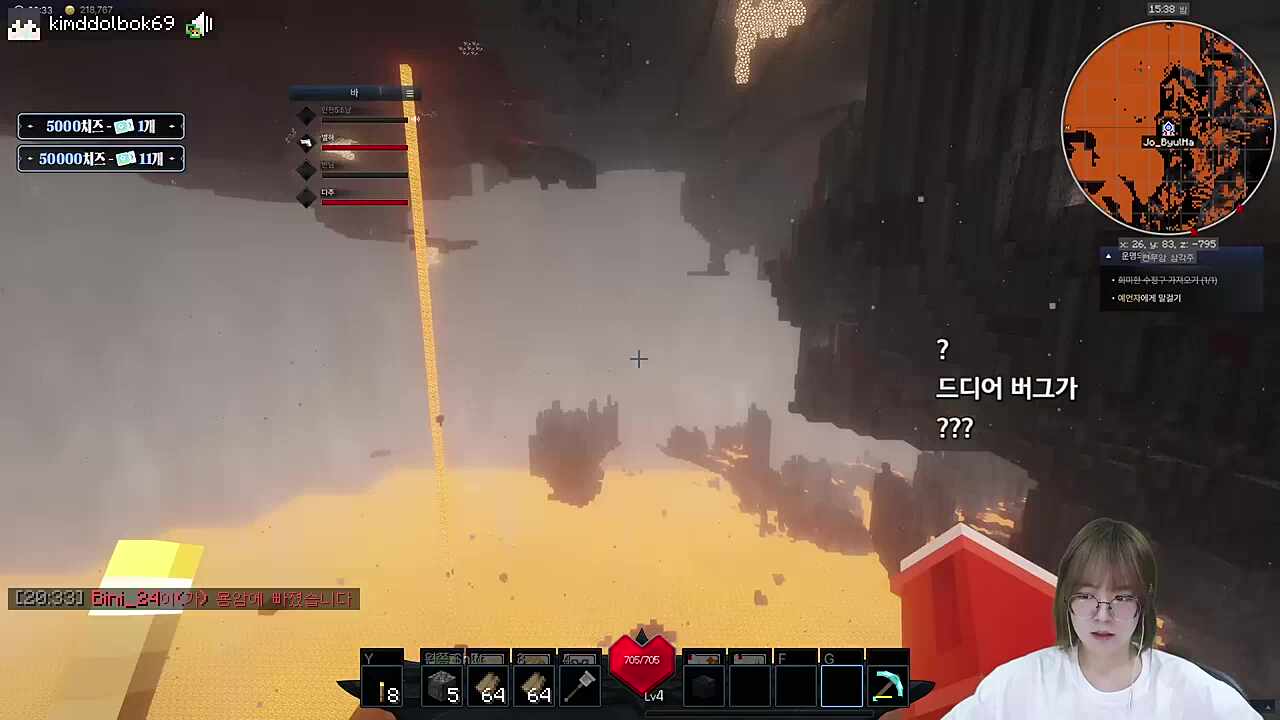Toggle the diamond marker next to the 다주 bar
1280x720 pixels.
[x=307, y=198]
